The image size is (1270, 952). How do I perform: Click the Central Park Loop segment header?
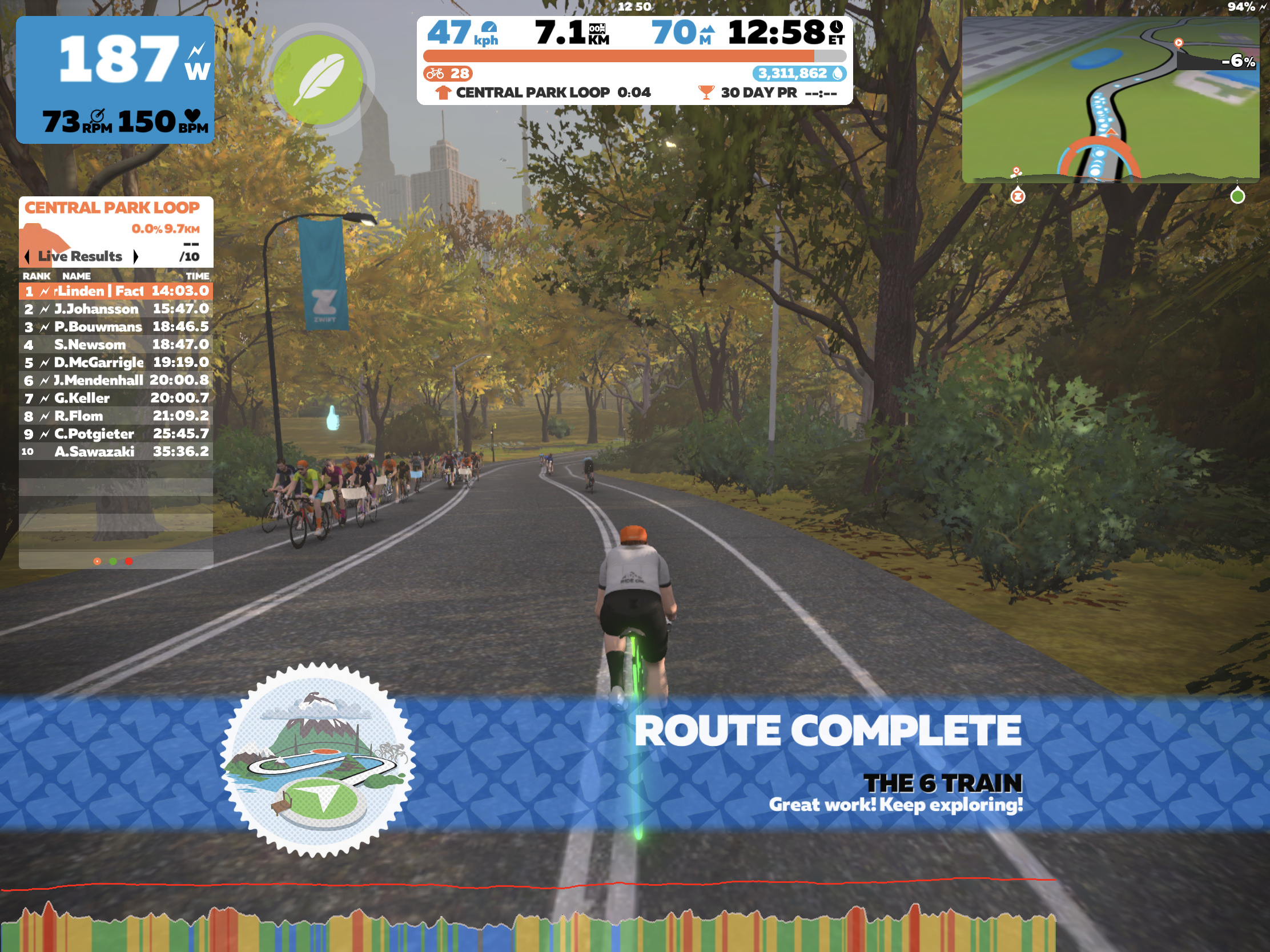pos(112,208)
